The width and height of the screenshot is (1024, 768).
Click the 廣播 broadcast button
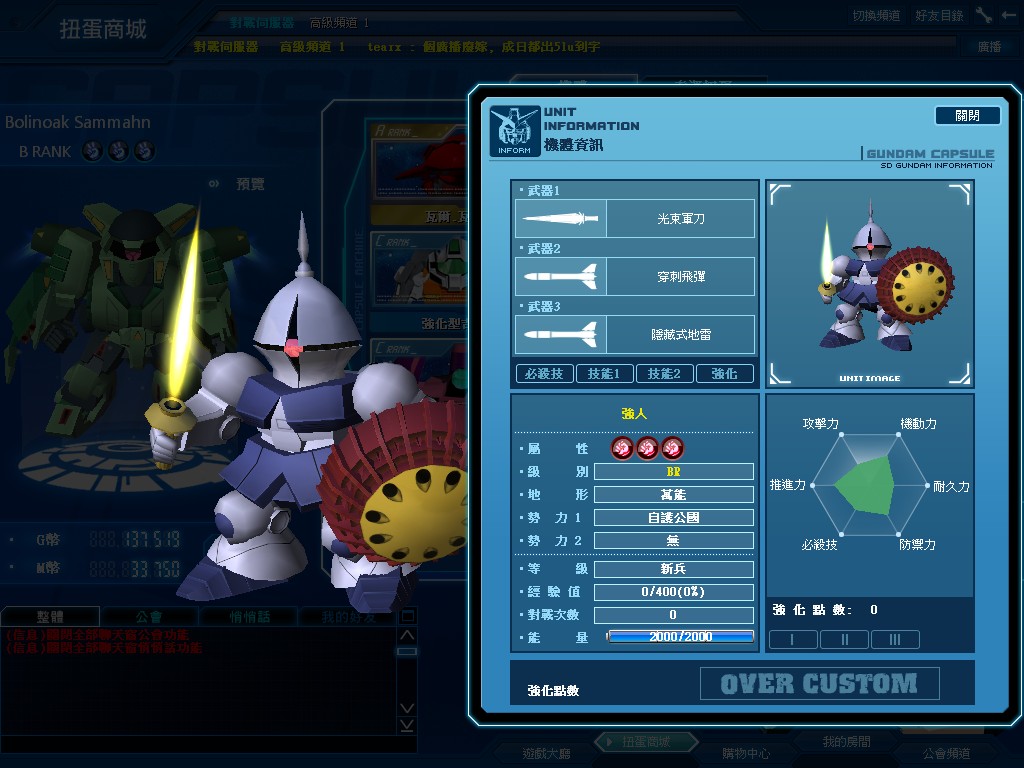click(988, 46)
